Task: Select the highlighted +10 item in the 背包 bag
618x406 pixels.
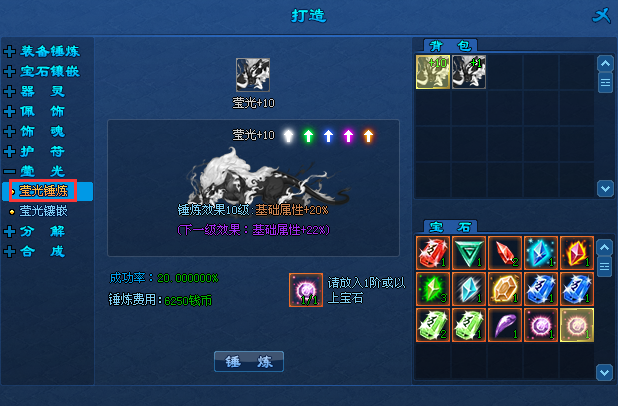Action: point(432,72)
